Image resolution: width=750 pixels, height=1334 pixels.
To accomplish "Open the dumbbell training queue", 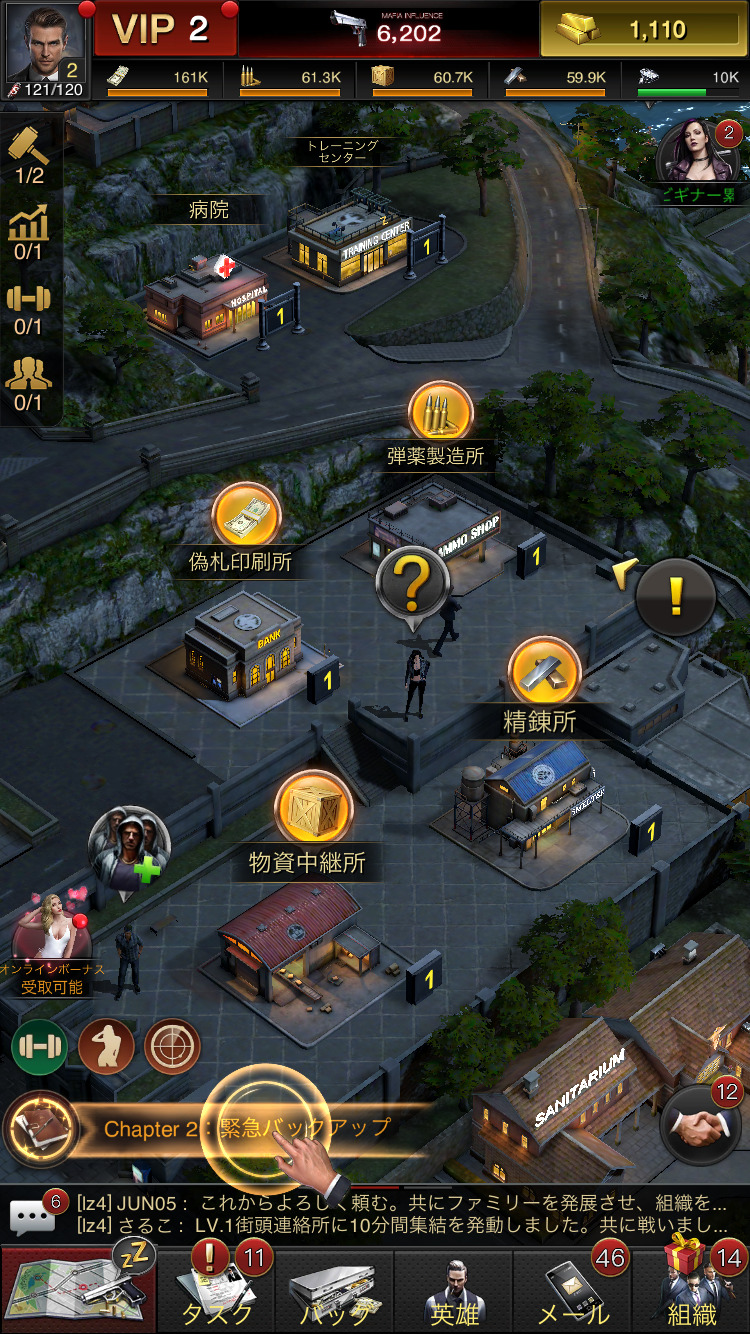I will [x=28, y=309].
